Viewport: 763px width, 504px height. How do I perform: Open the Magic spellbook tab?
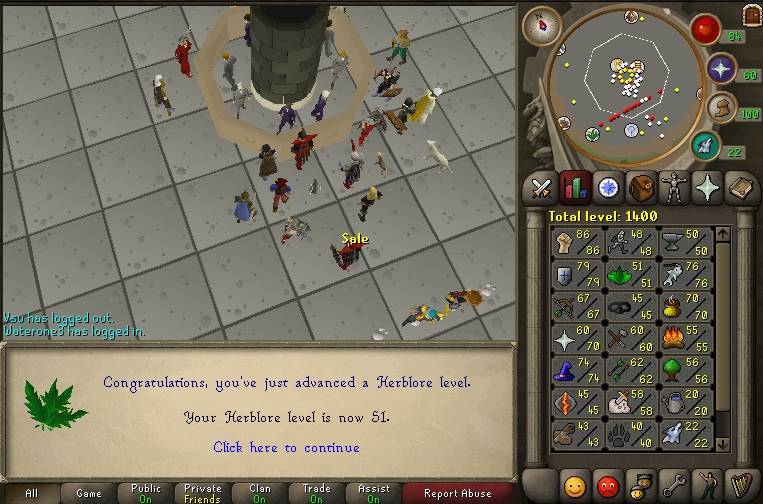click(740, 188)
